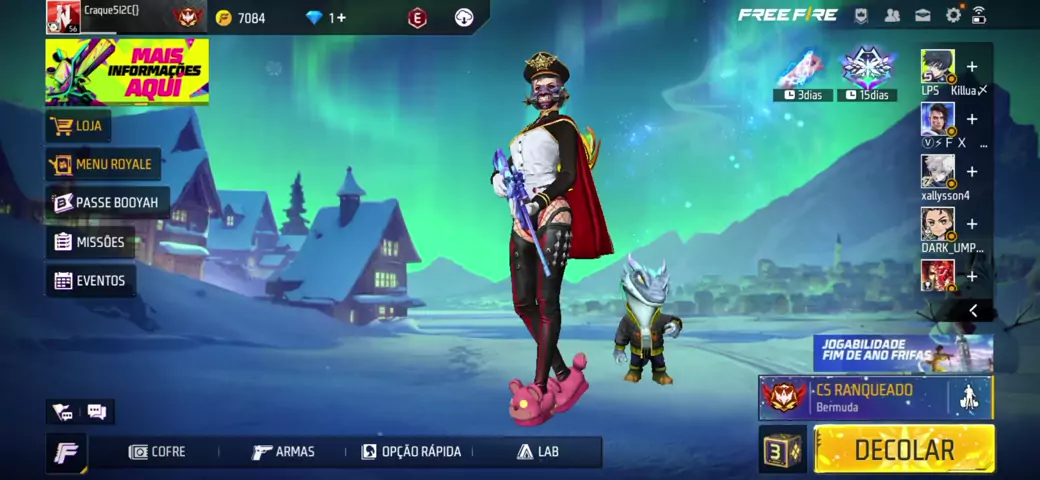Open MENU ROYALE
Viewport: 1040px width, 480px height.
(103, 164)
